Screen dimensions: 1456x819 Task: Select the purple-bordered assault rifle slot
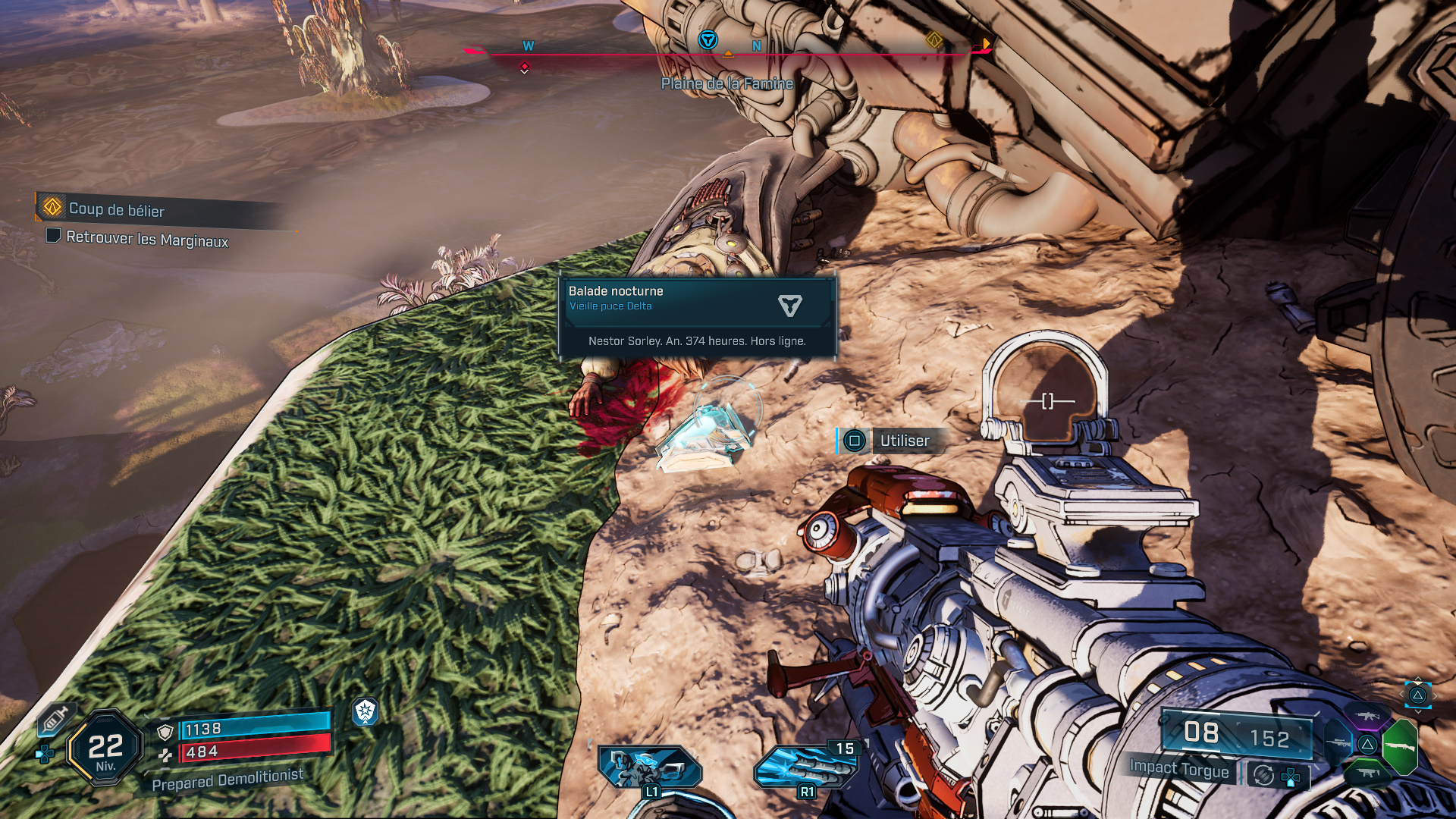point(1367,715)
